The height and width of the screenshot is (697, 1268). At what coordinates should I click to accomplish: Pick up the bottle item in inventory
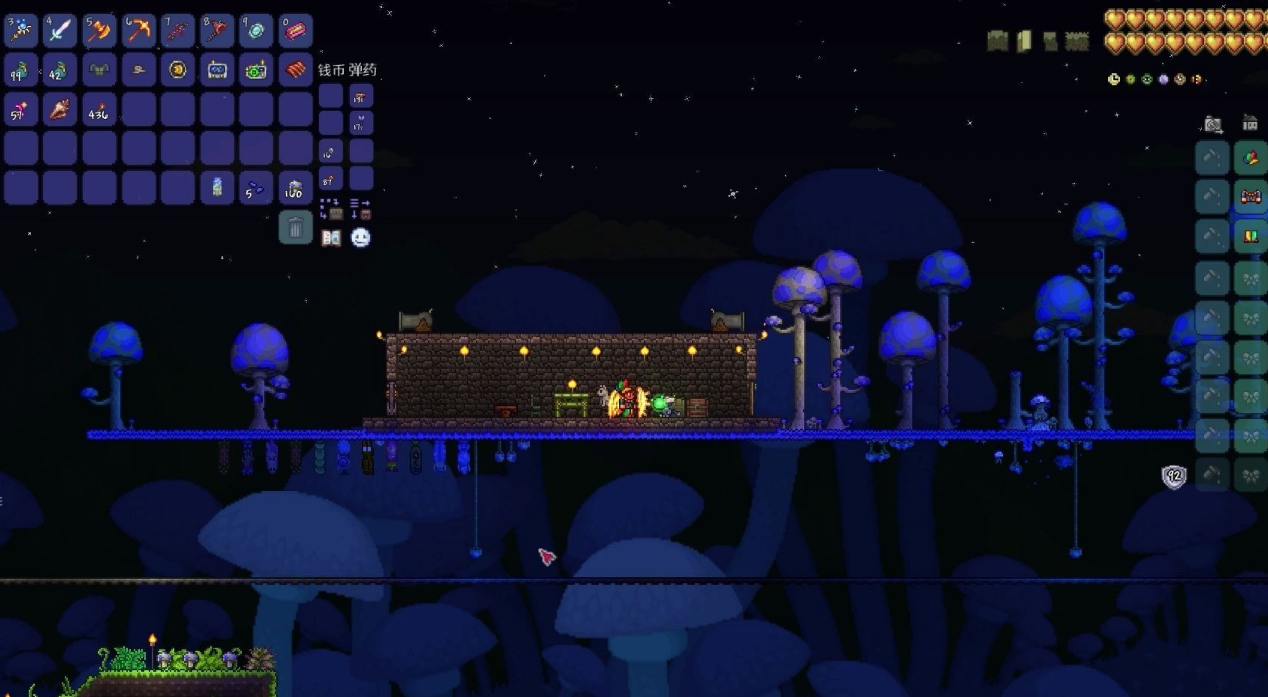217,187
